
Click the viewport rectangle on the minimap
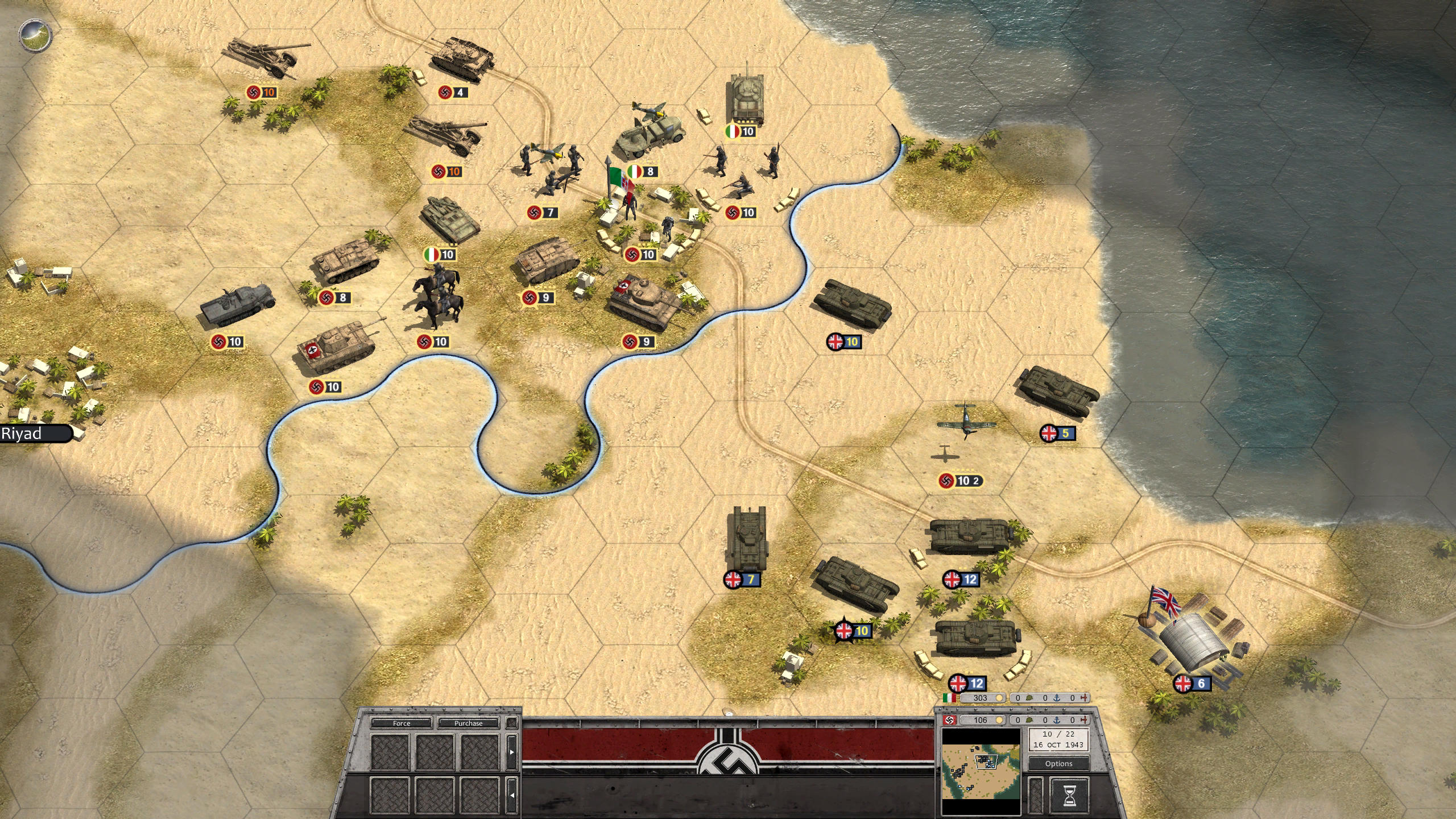(x=986, y=762)
